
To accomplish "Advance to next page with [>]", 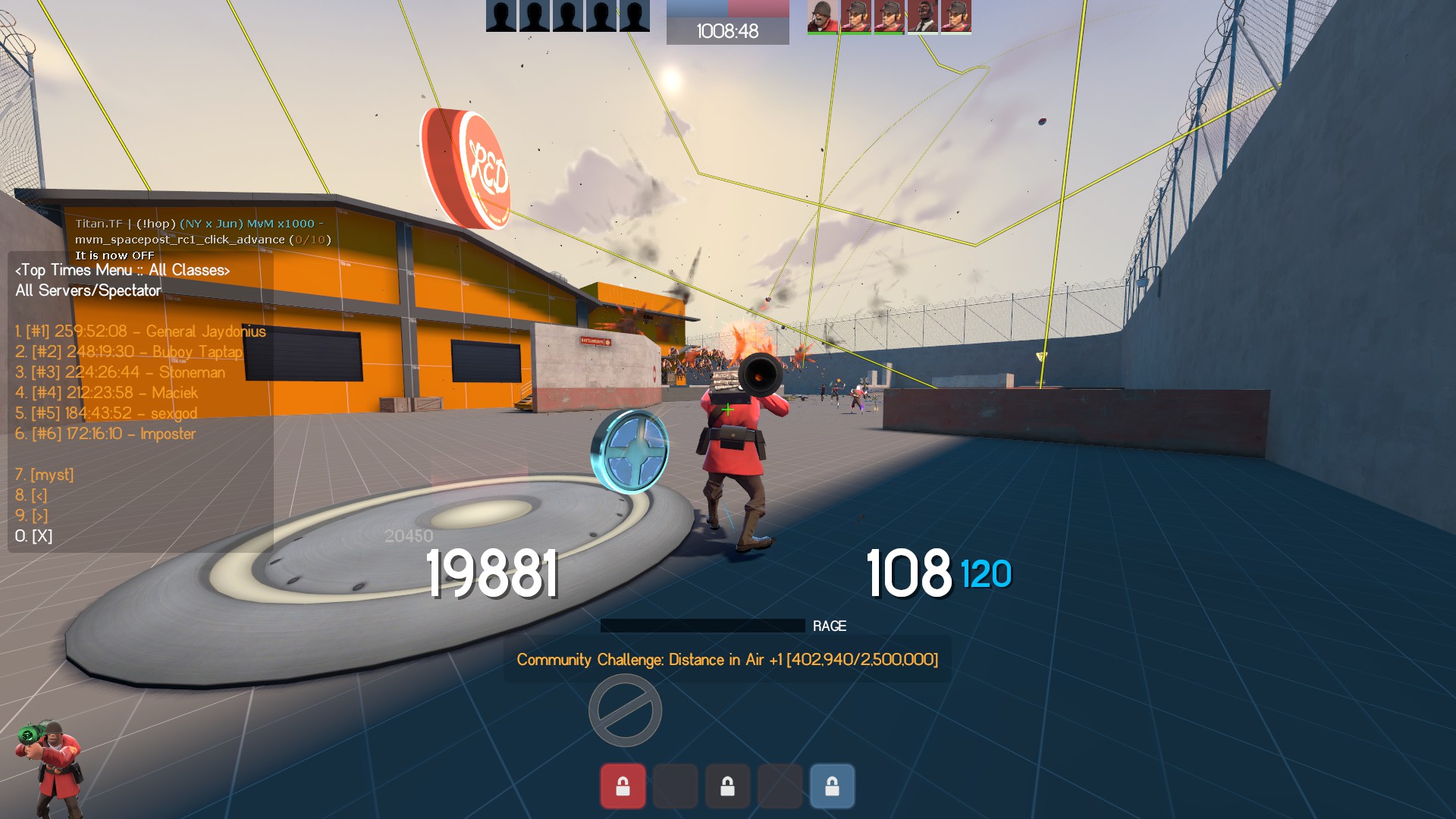I will coord(31,516).
